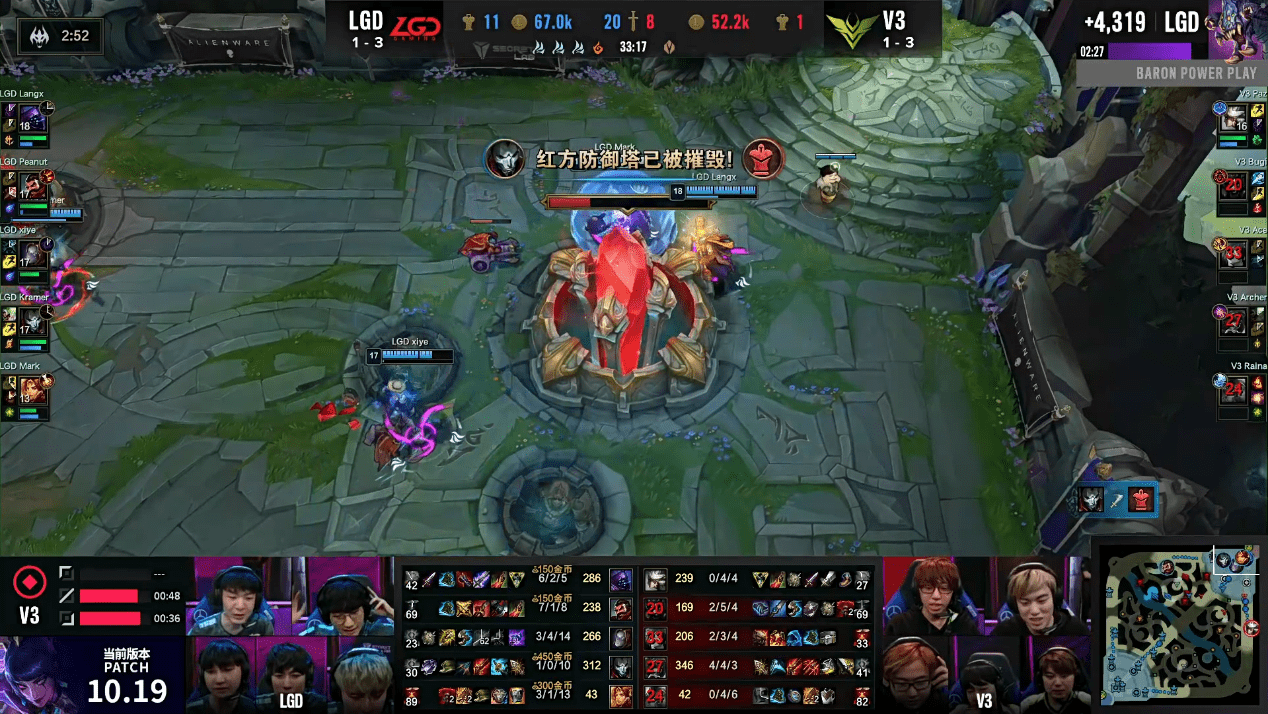The width and height of the screenshot is (1268, 714).
Task: Select the 7/1/8 player's scoreboard champion icon
Action: pos(620,608)
